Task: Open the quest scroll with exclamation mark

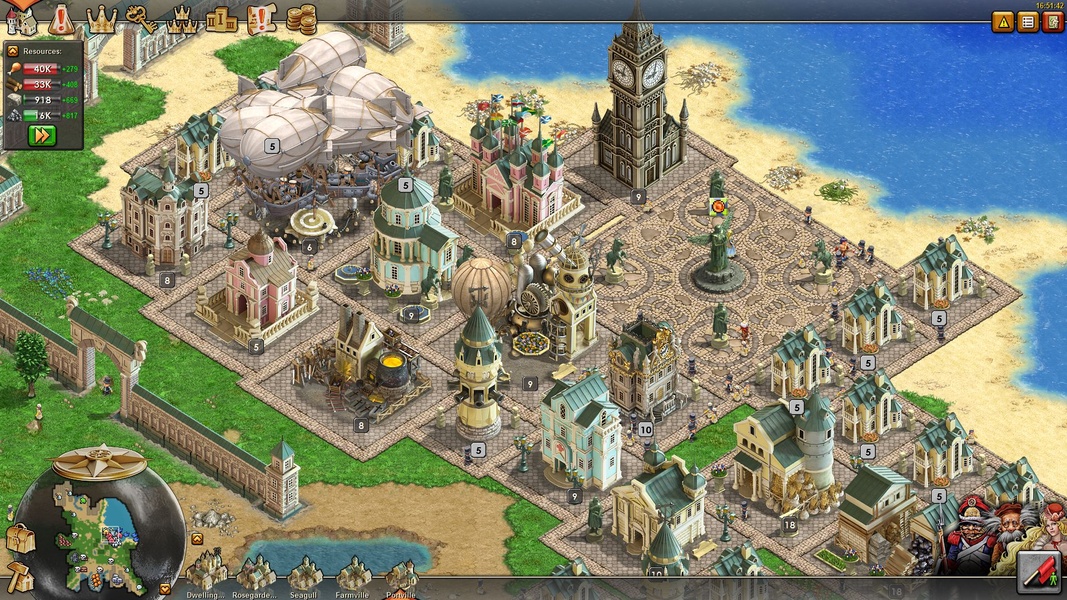Action: [261, 18]
